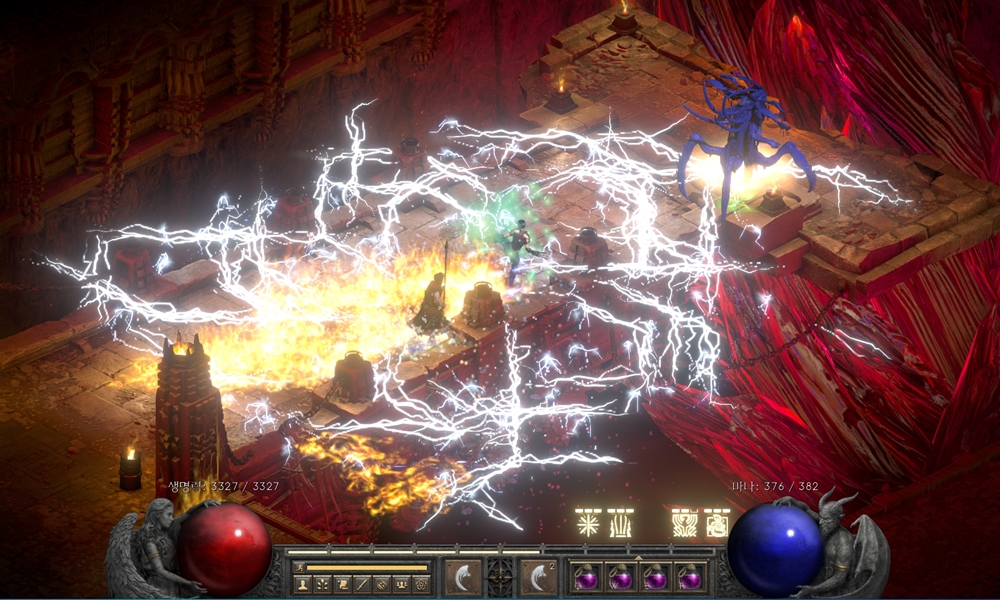Screen dimensions: 1000x600
Task: Select the crescent skill icon marked 2
Action: click(538, 577)
